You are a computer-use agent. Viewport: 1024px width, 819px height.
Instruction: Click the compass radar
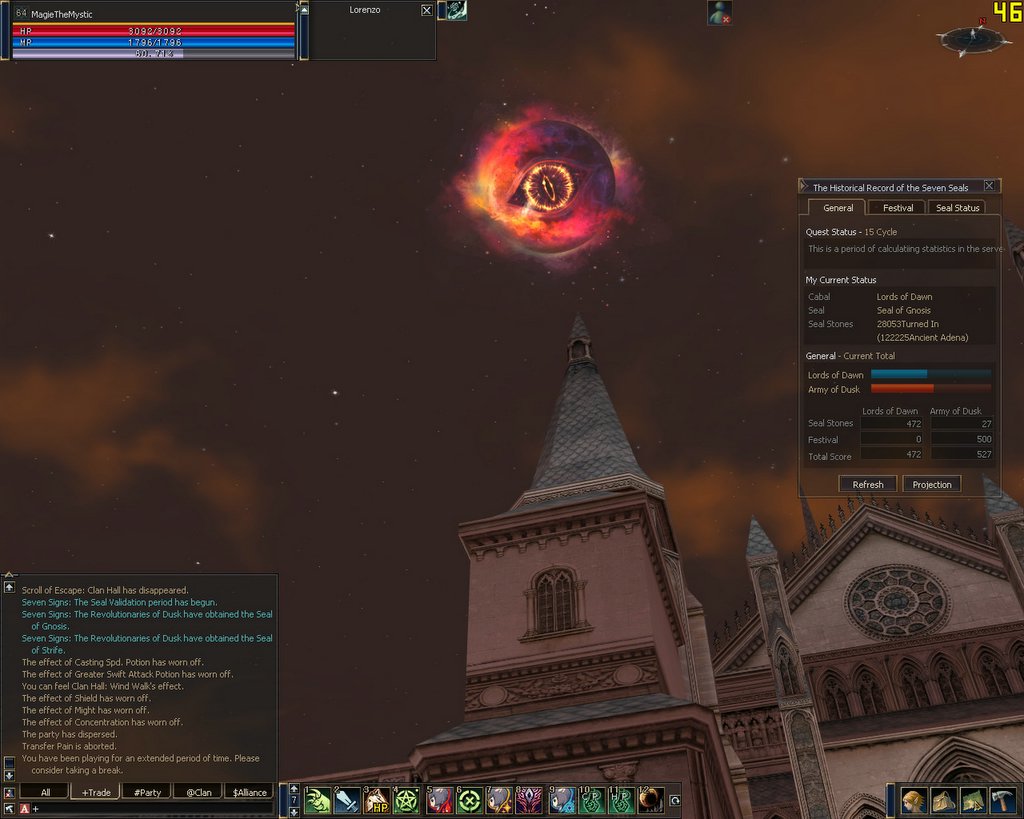click(968, 39)
